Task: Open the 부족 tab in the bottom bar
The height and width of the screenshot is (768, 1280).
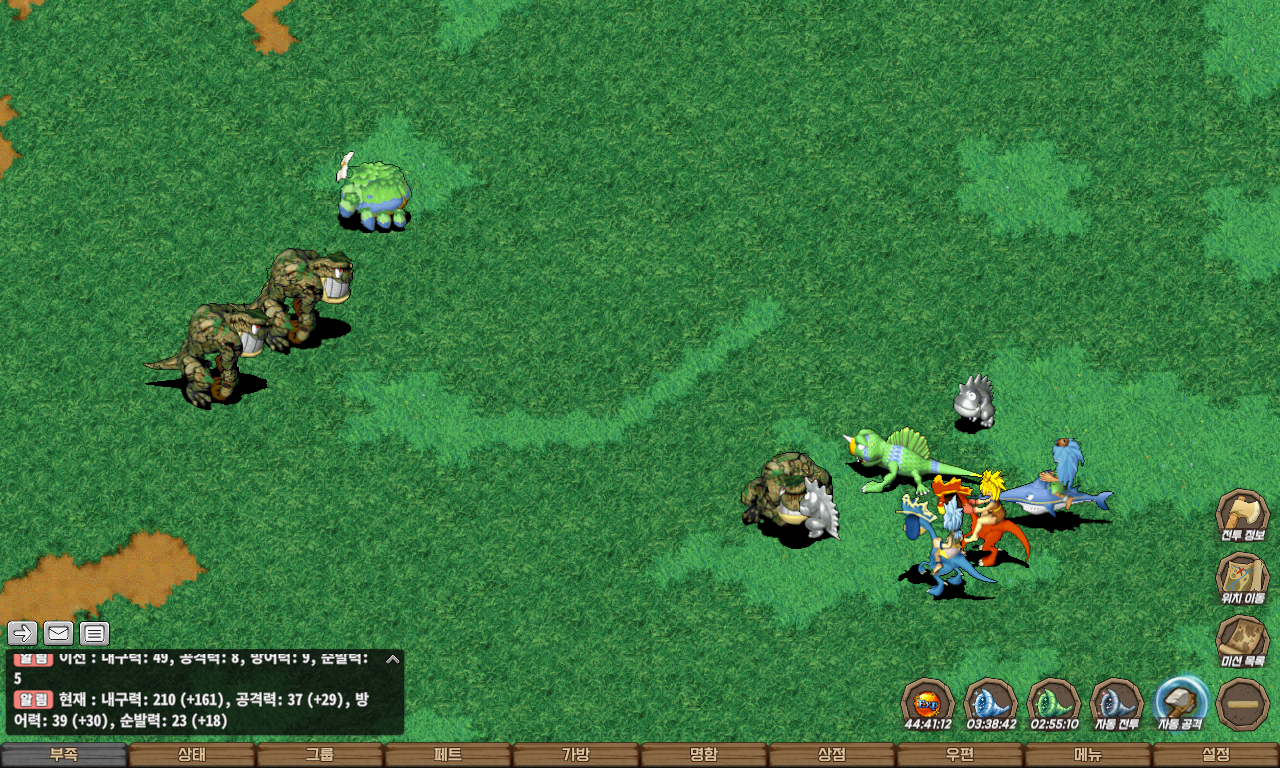Action: click(x=64, y=755)
